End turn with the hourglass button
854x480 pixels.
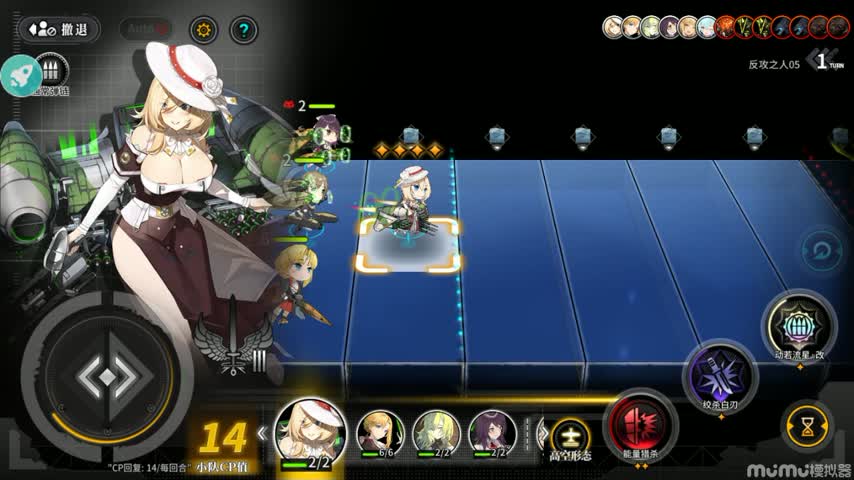806,424
